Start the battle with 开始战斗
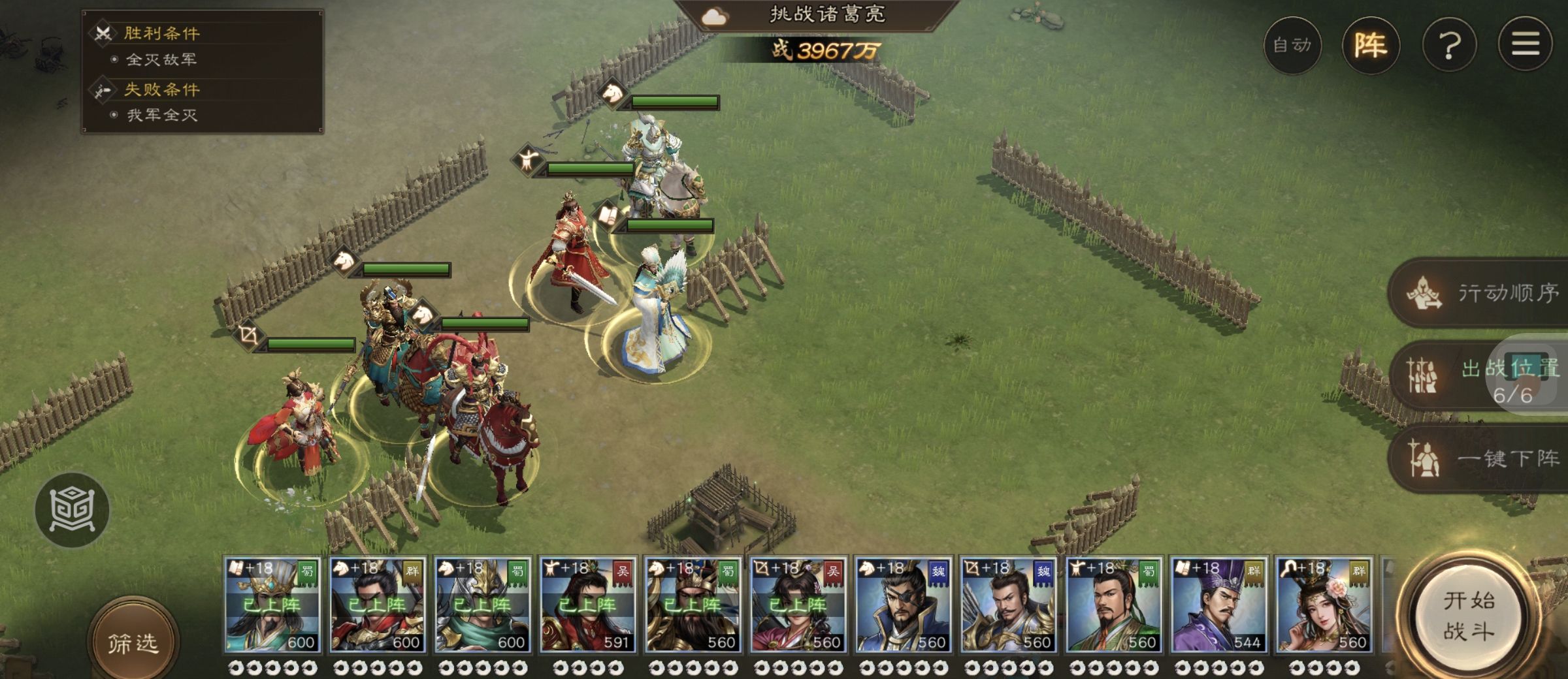The height and width of the screenshot is (679, 1568). click(1469, 616)
